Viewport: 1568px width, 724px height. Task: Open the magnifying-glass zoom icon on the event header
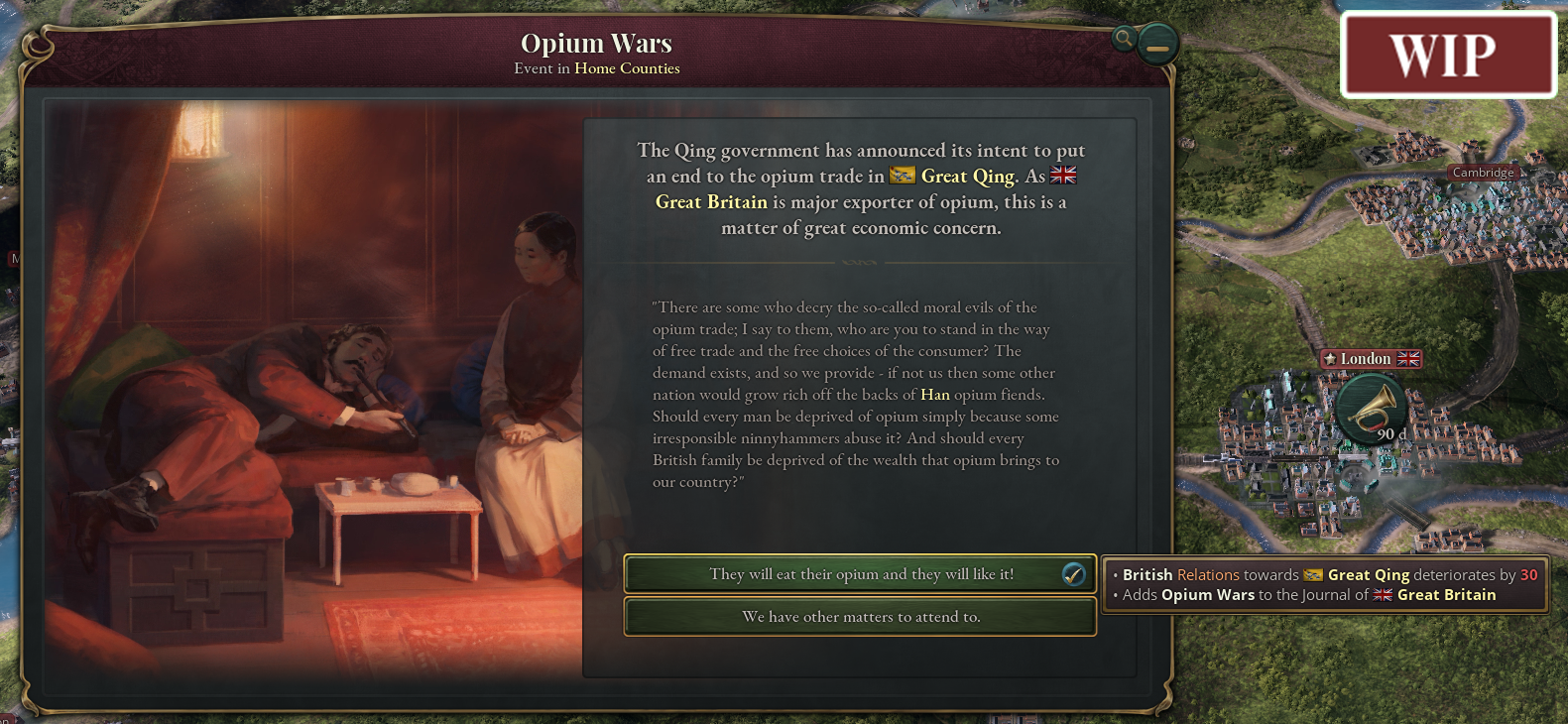1122,40
